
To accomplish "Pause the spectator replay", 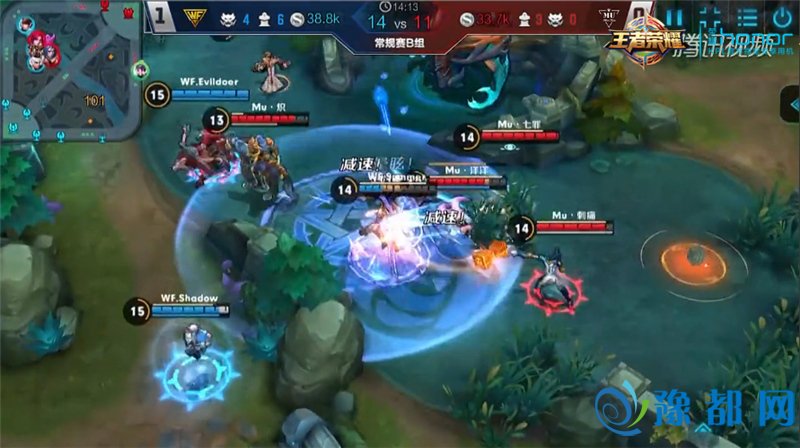I will coord(675,18).
